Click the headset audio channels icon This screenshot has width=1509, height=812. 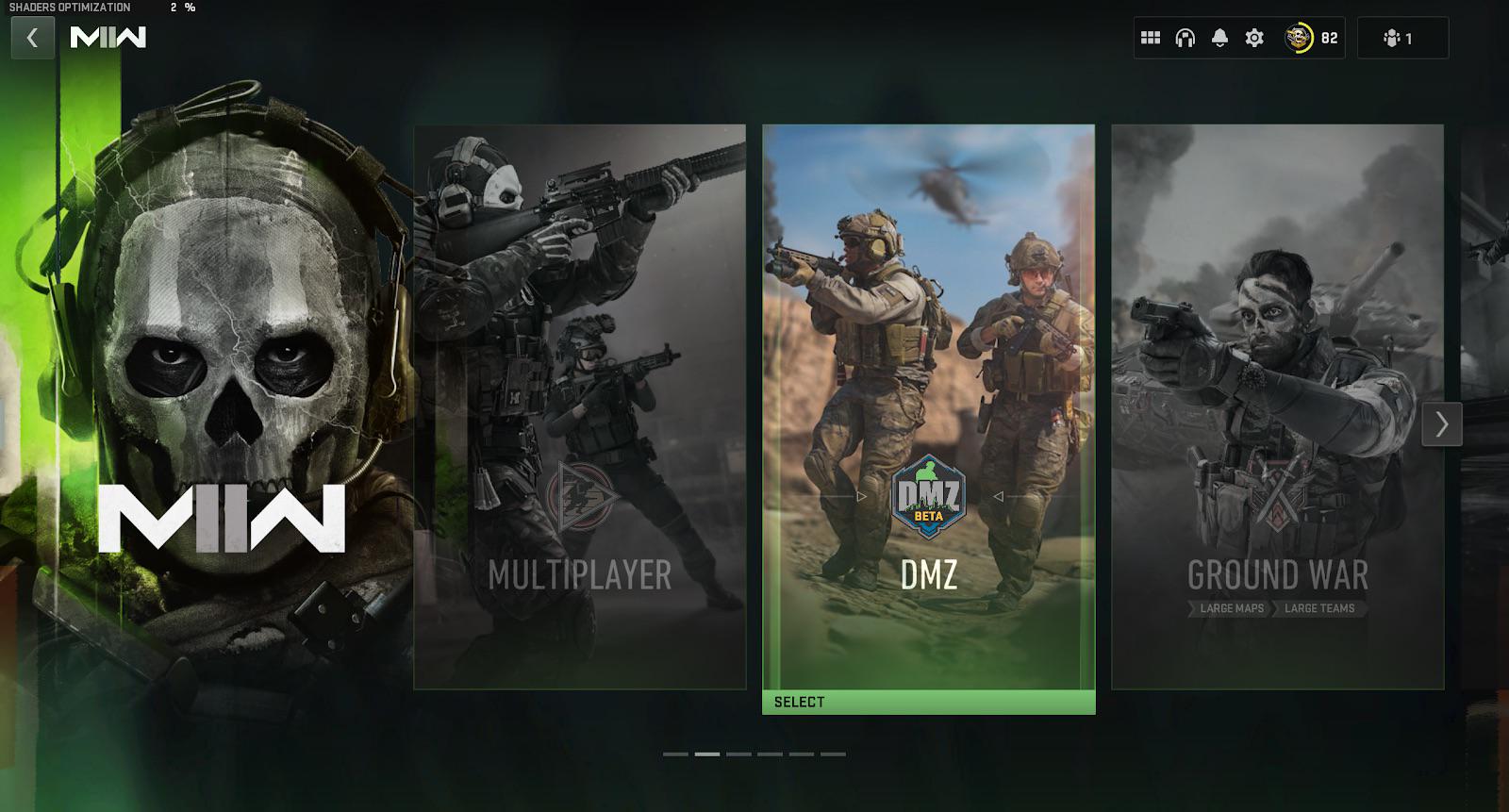tap(1185, 38)
